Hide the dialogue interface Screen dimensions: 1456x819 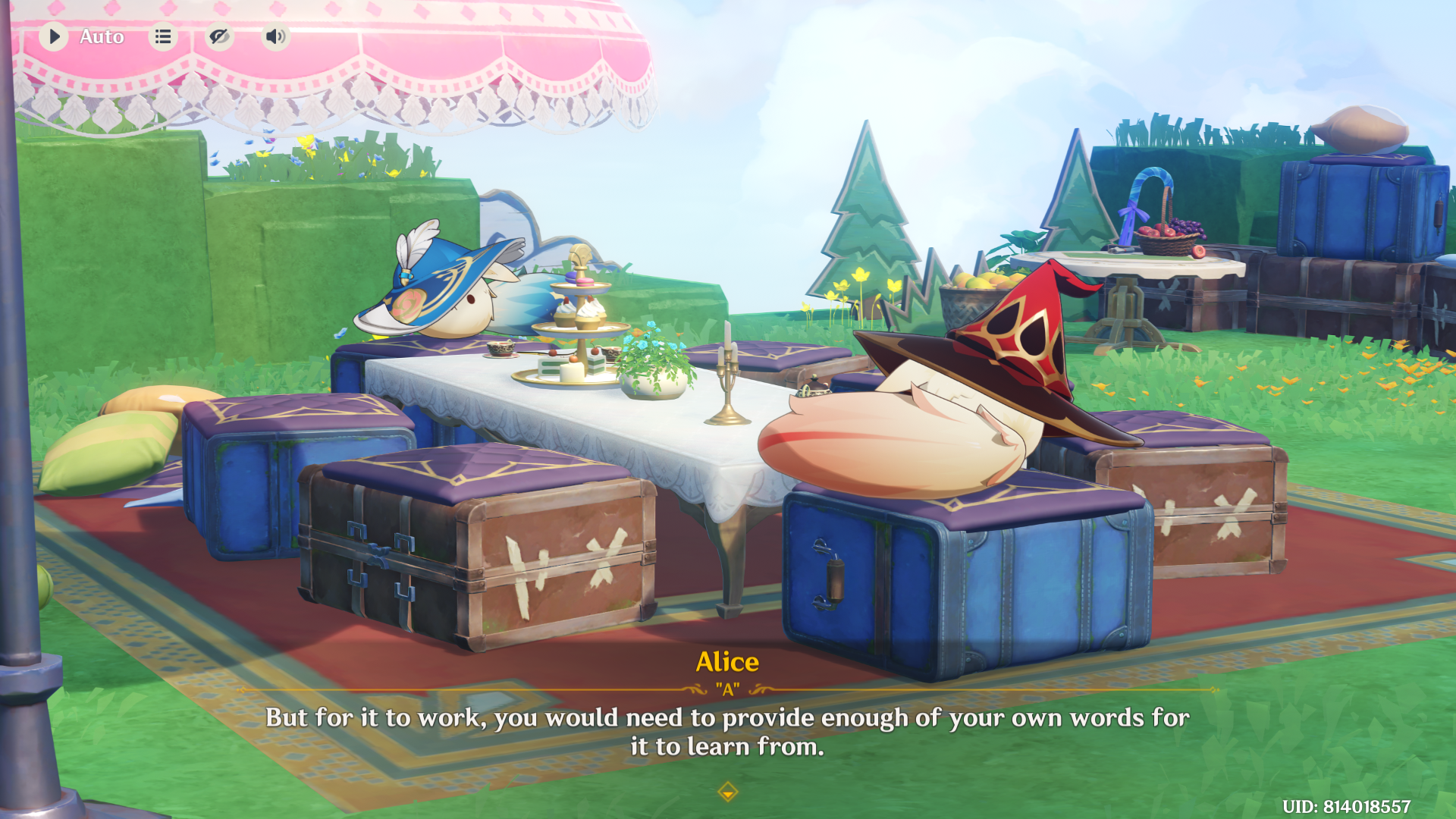point(219,36)
